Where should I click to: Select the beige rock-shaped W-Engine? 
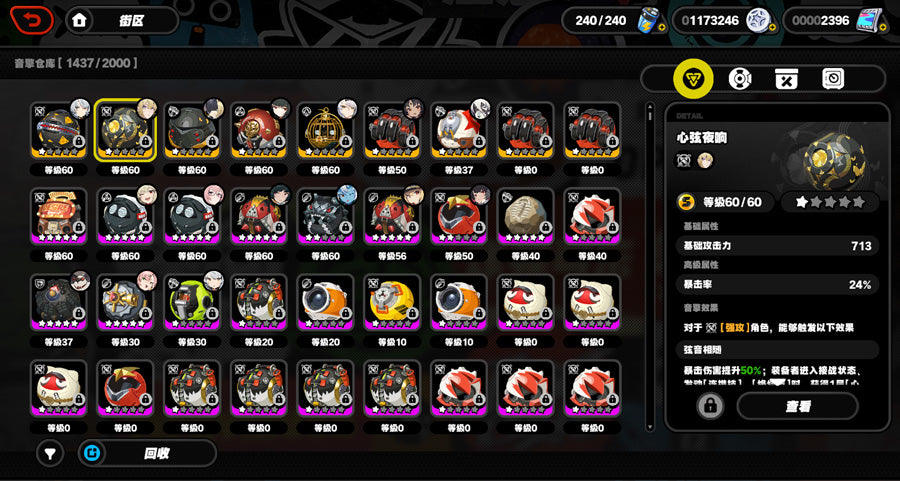(x=524, y=216)
